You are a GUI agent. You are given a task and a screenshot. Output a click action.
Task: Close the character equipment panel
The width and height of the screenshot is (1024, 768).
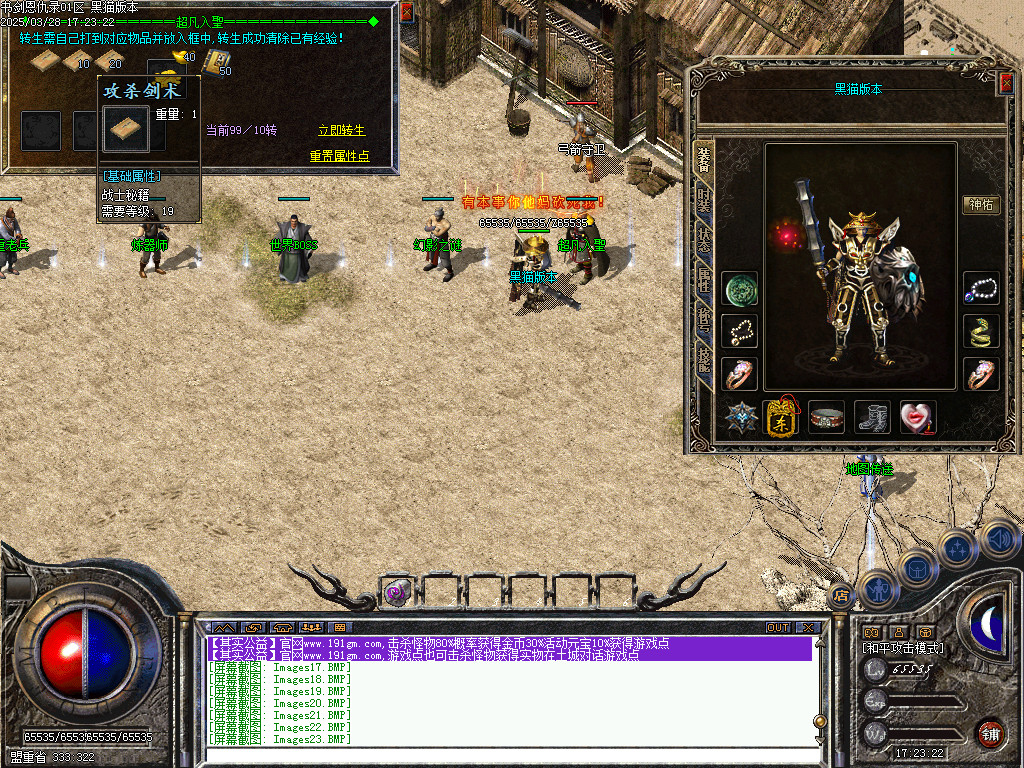point(1006,85)
